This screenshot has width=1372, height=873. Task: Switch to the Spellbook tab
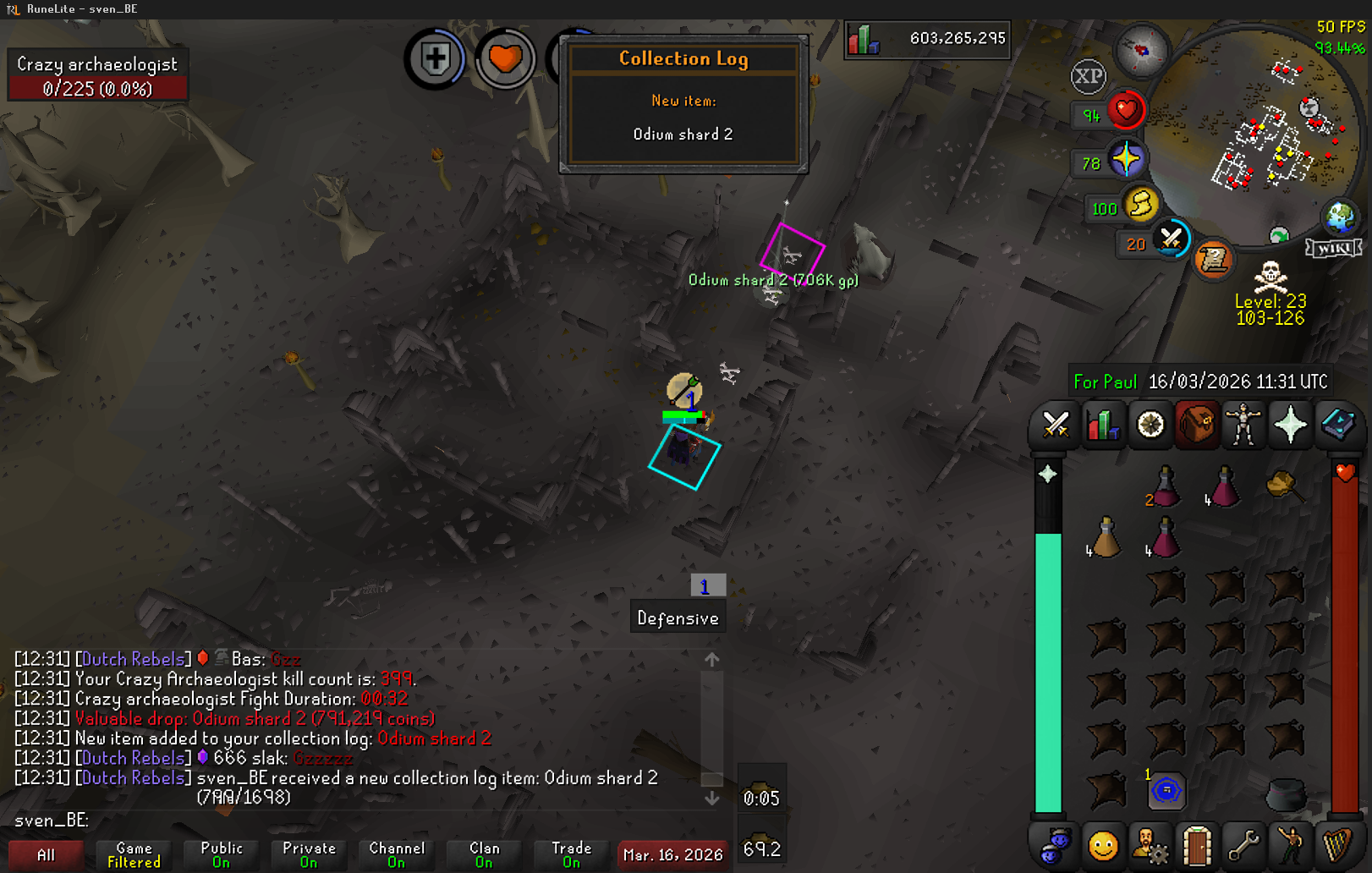[1337, 424]
